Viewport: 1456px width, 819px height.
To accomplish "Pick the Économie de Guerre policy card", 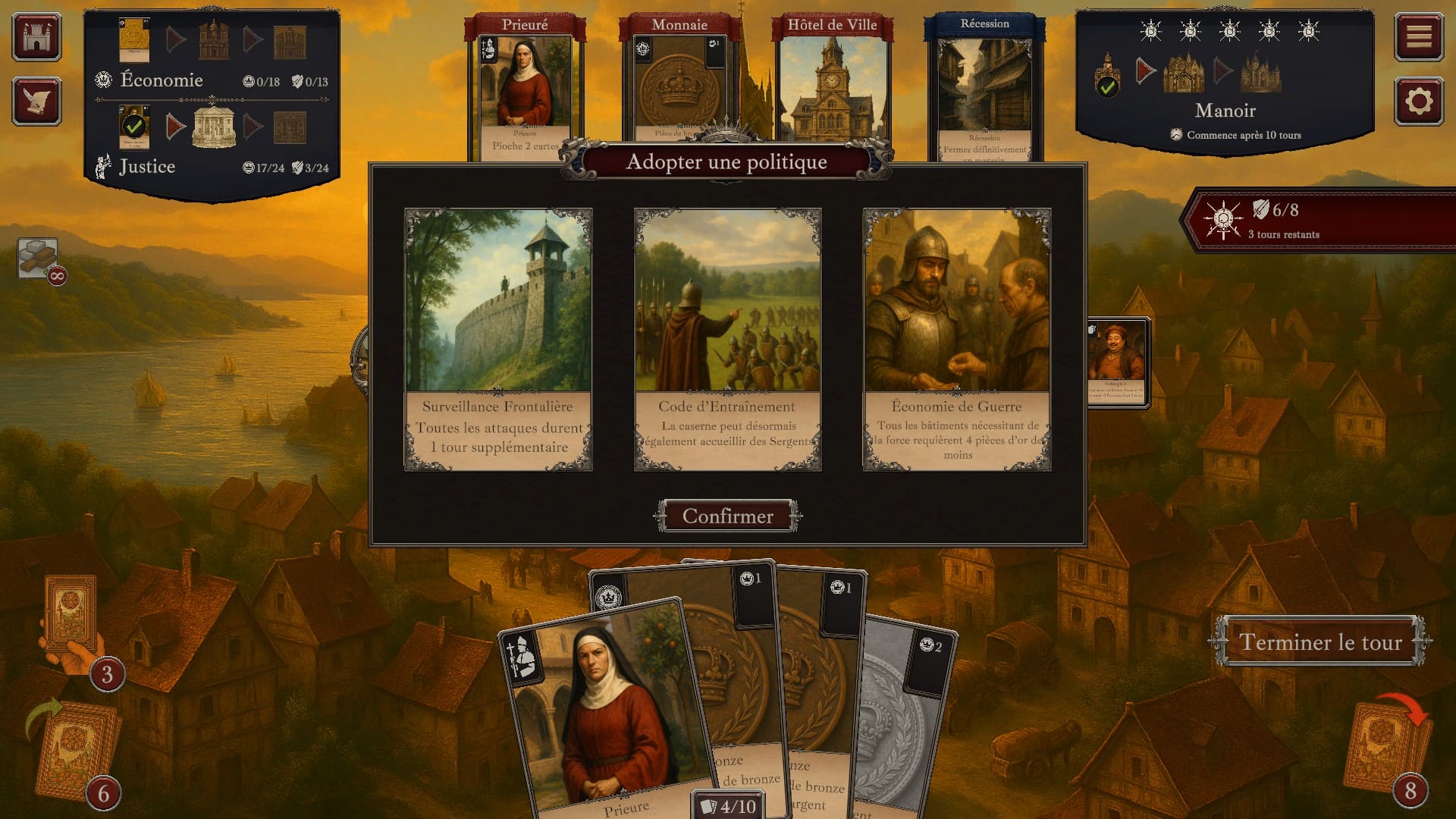I will [x=956, y=339].
